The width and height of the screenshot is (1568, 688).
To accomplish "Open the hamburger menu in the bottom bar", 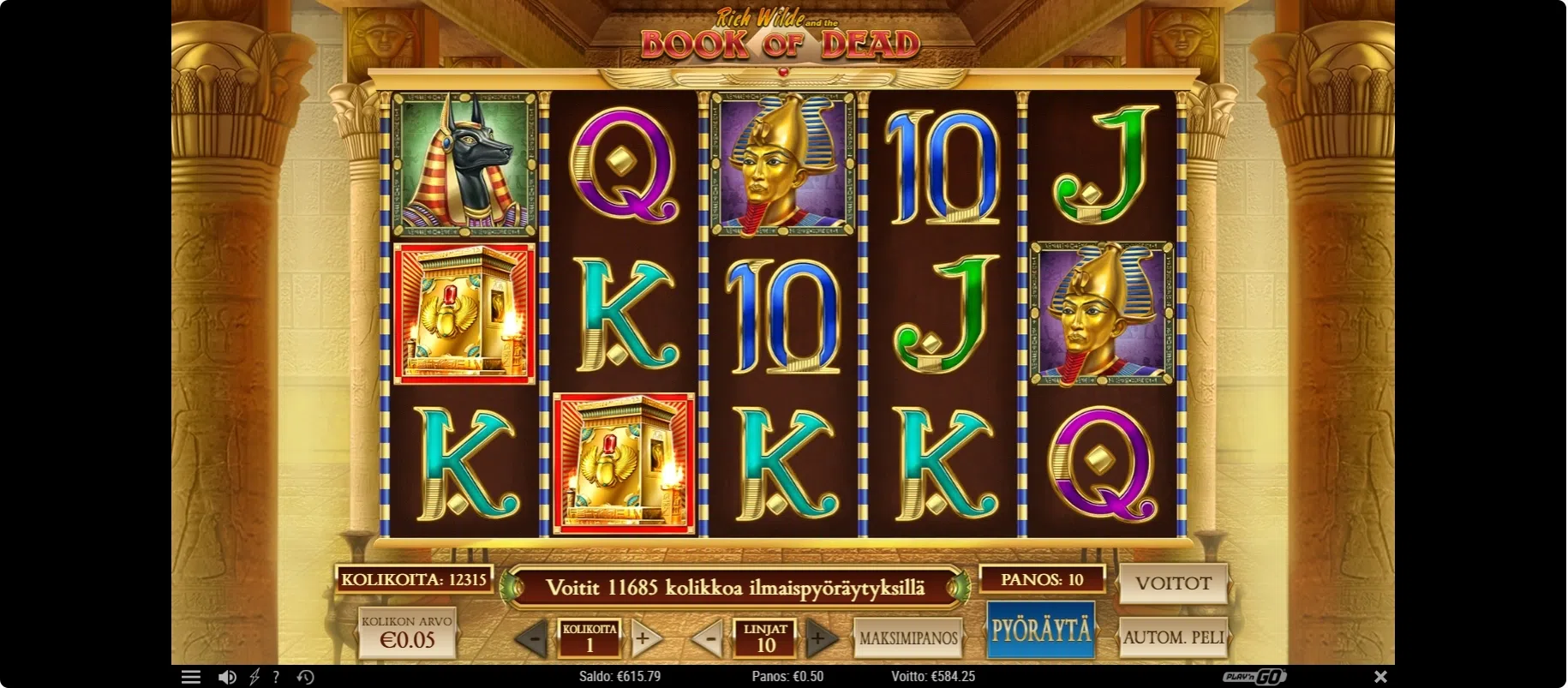I will [191, 677].
